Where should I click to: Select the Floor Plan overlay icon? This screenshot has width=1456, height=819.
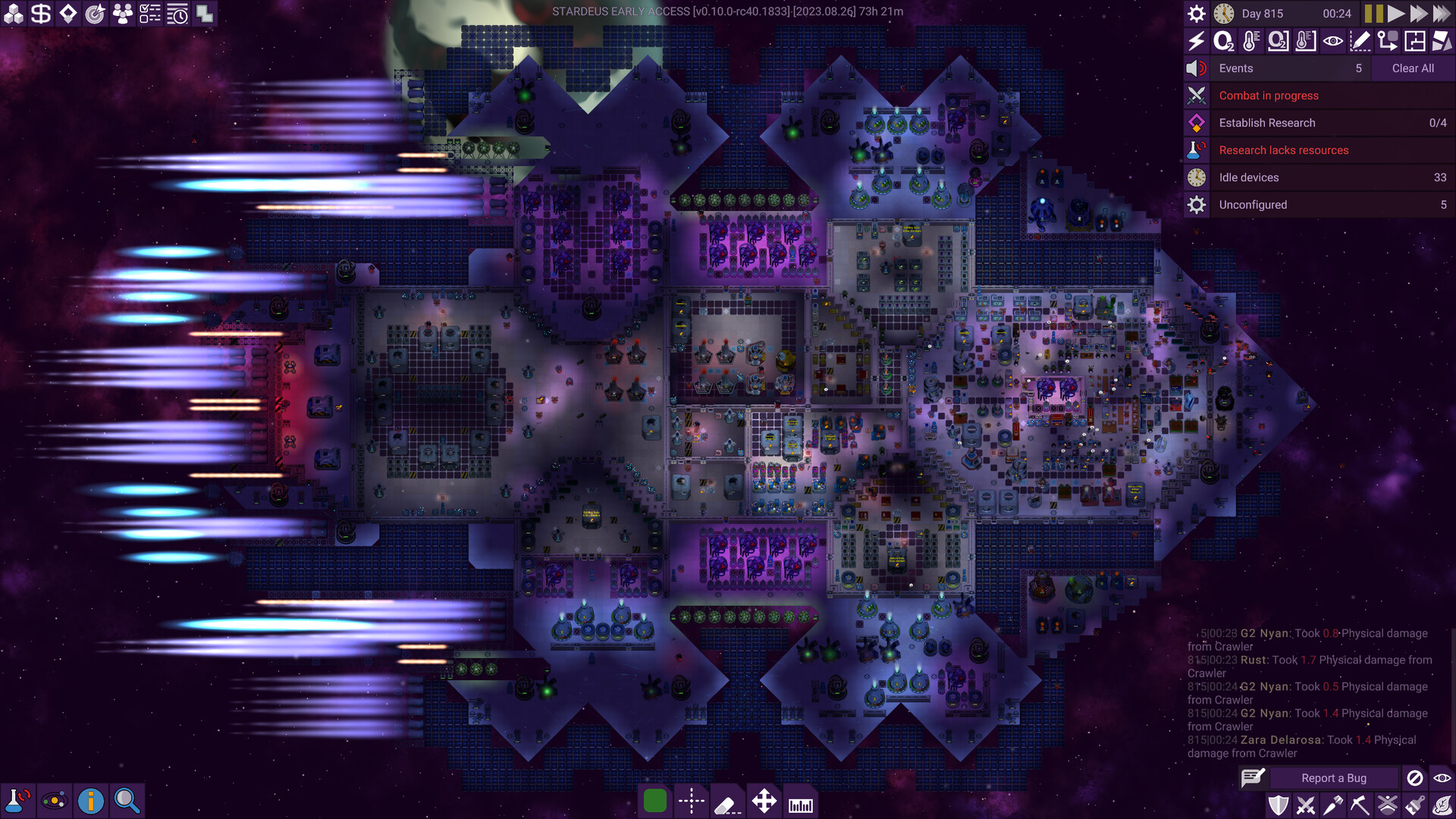[x=1414, y=42]
